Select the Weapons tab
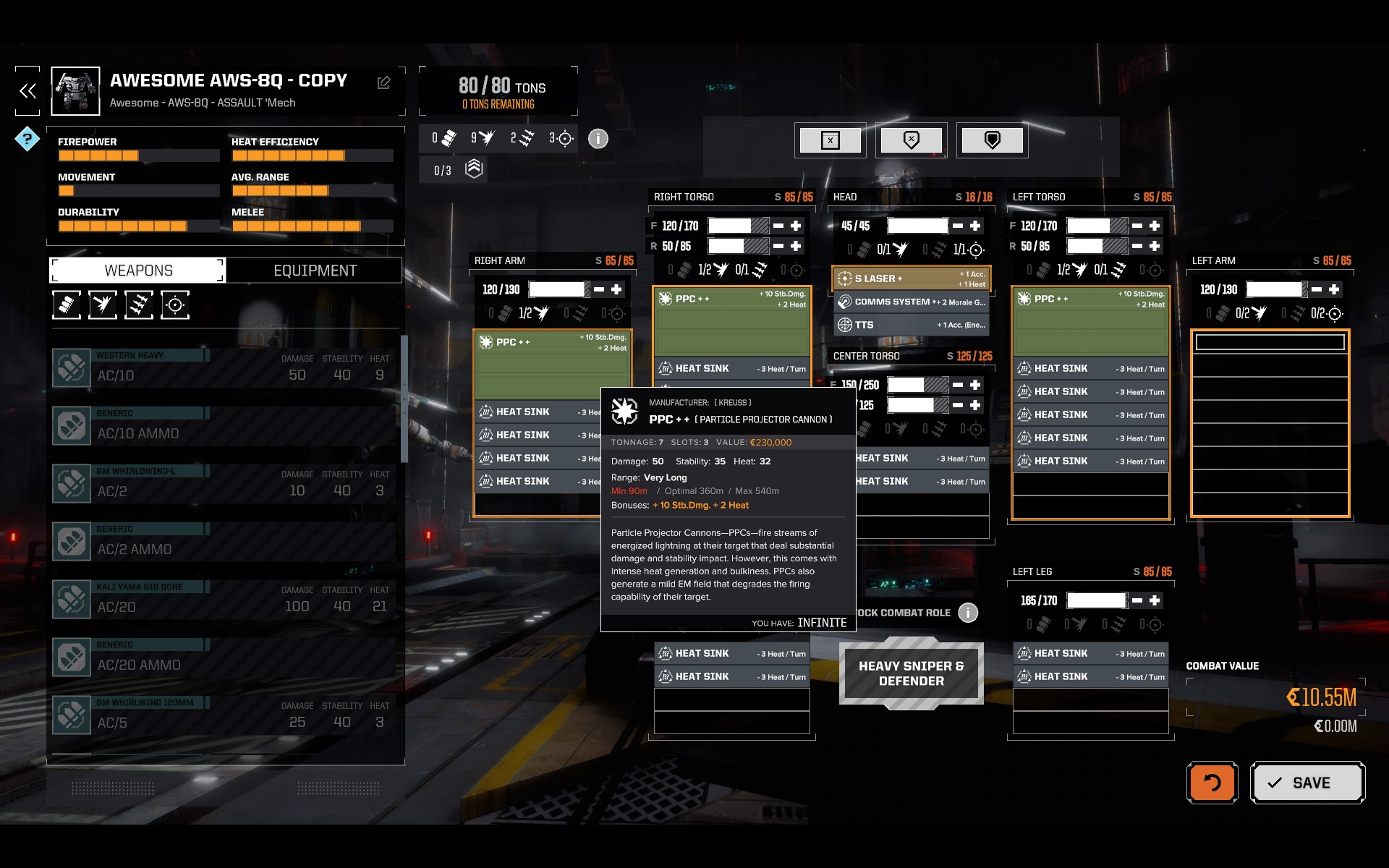 138,271
